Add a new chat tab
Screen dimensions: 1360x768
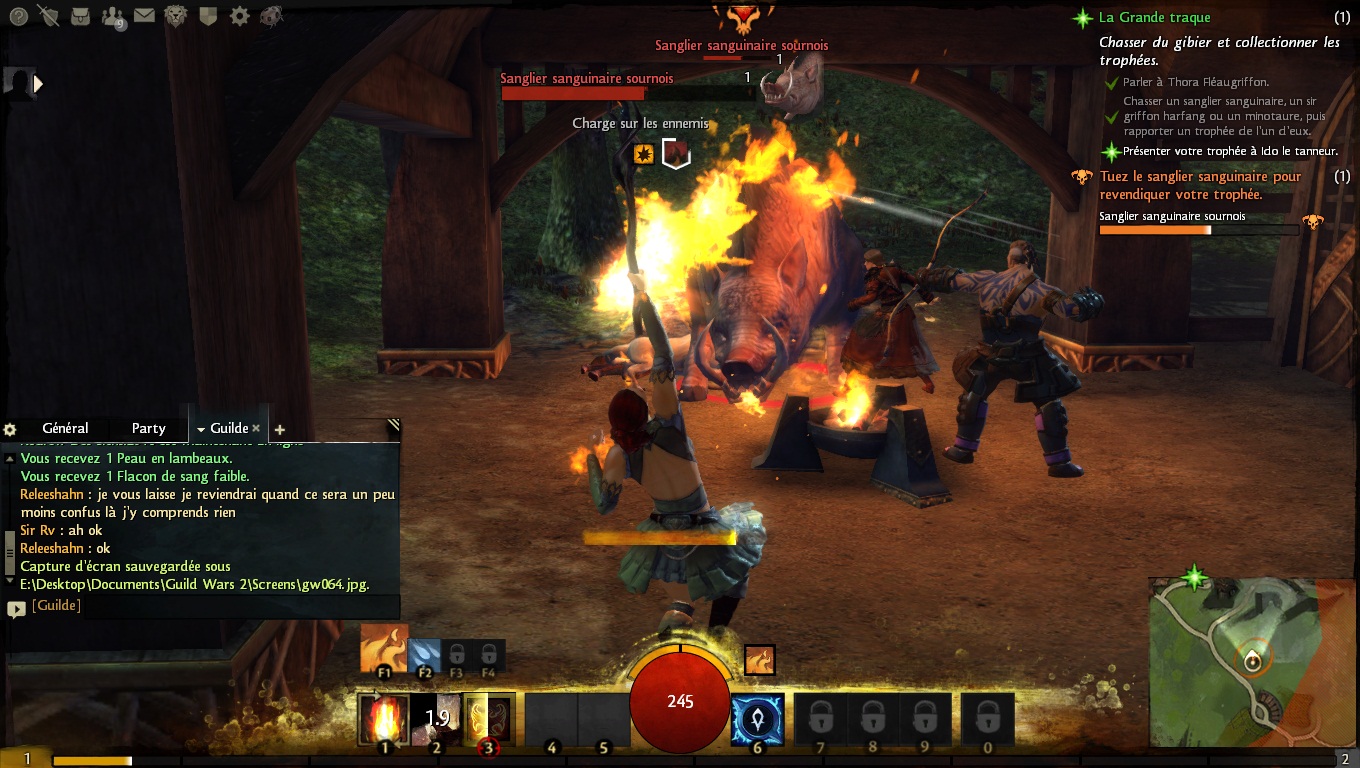[279, 430]
